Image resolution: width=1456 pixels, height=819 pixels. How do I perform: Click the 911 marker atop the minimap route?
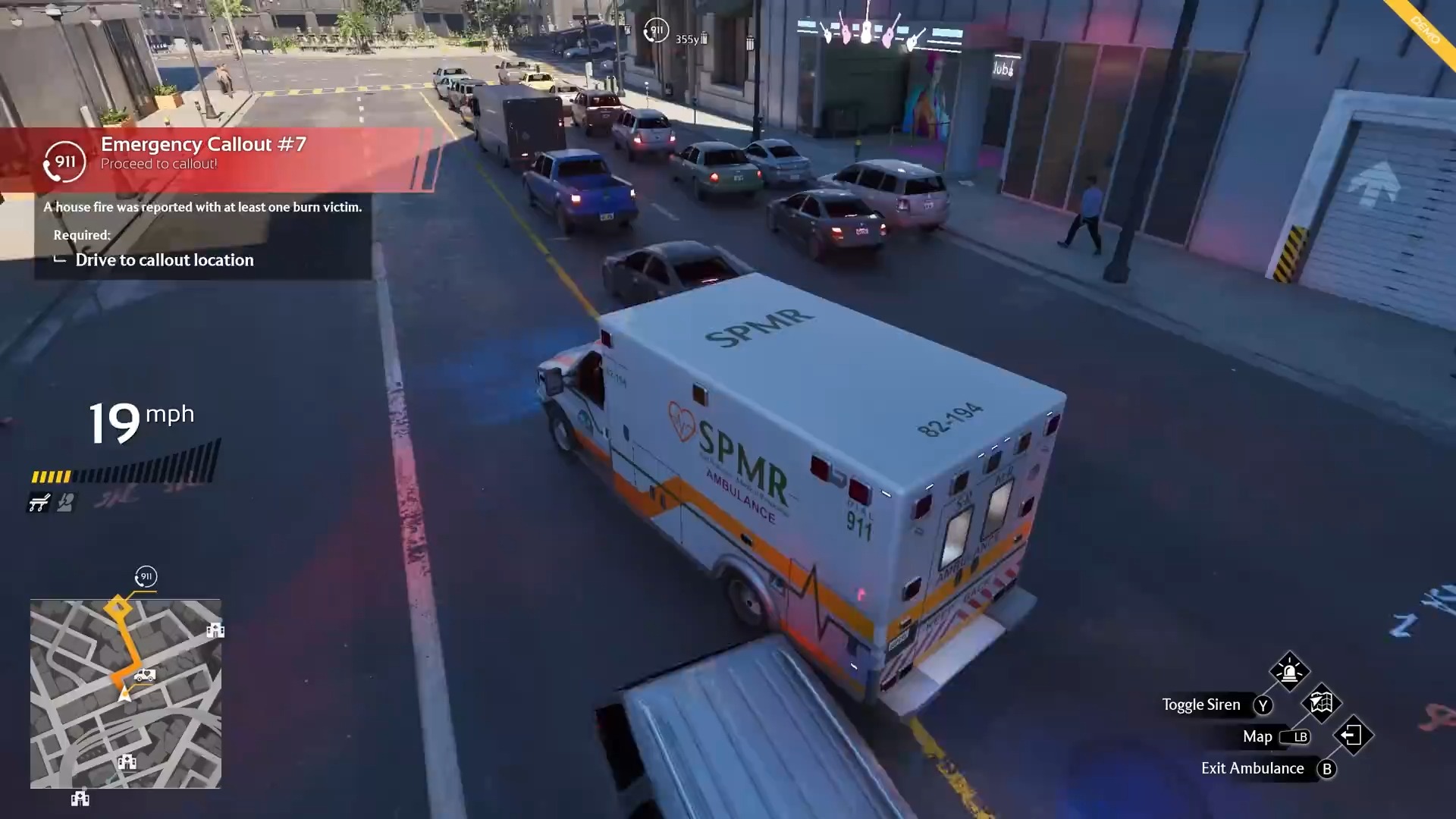[x=145, y=578]
